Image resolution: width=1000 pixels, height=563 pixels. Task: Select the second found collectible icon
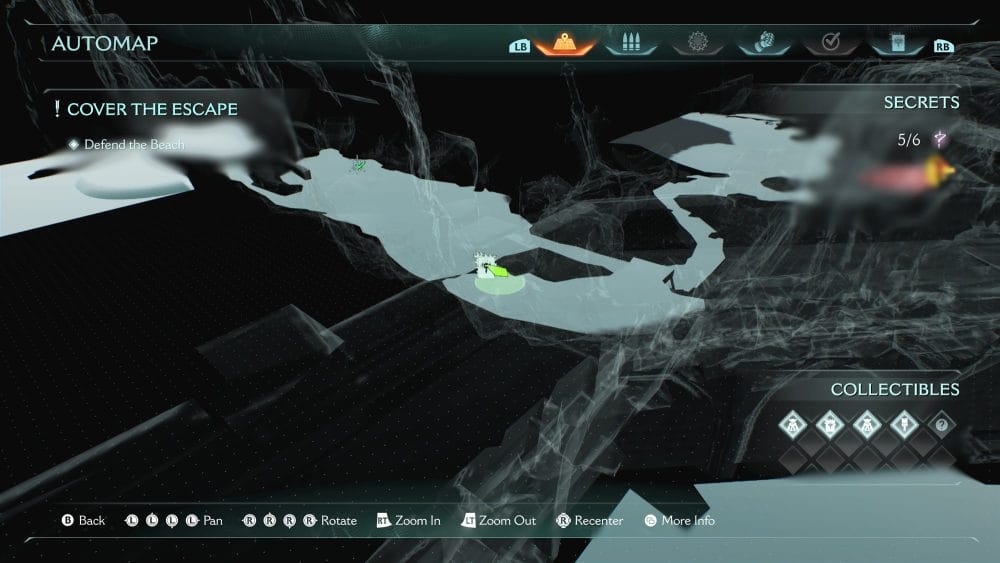pos(830,424)
